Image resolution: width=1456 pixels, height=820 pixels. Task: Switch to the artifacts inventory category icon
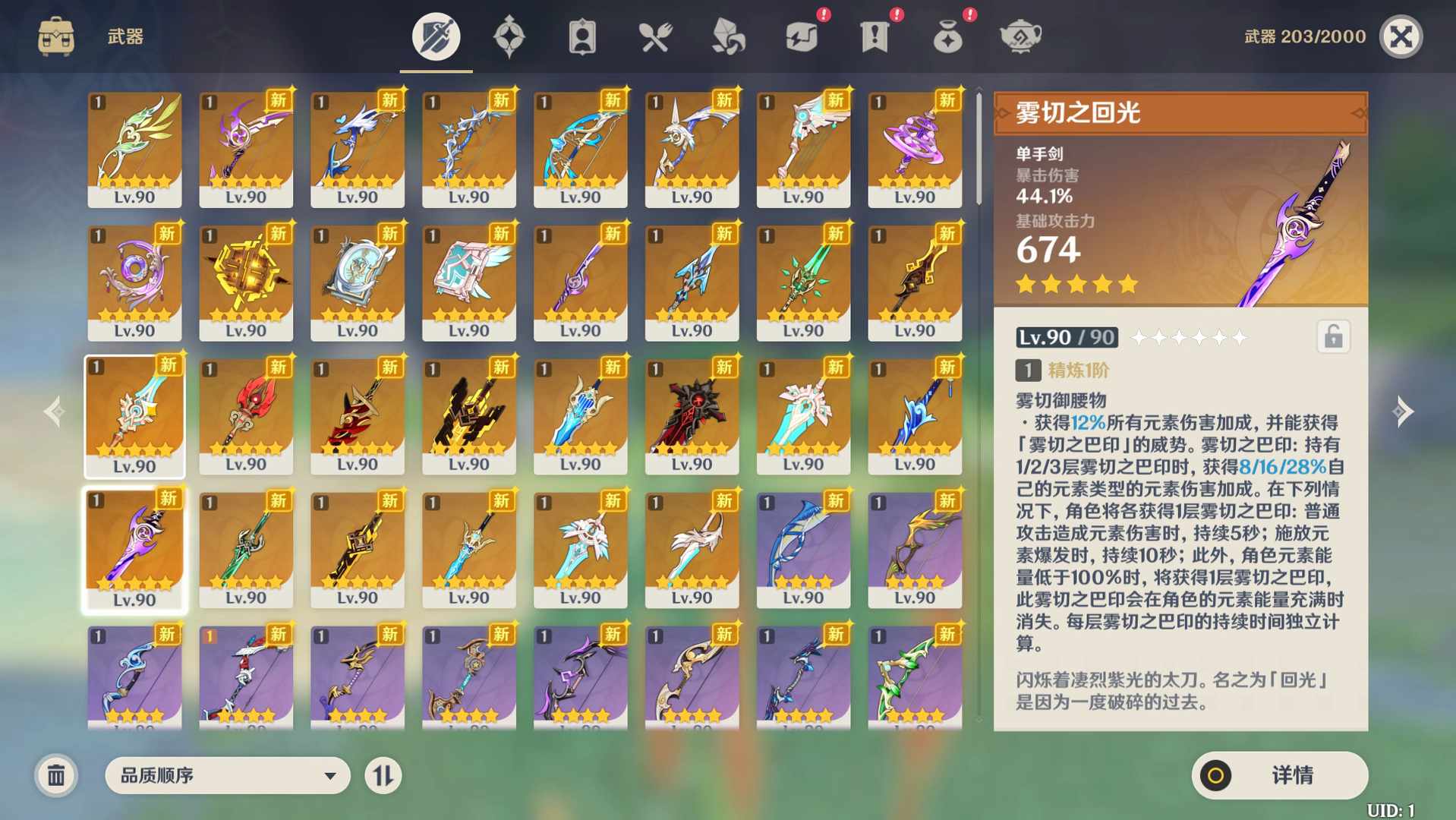click(x=508, y=36)
